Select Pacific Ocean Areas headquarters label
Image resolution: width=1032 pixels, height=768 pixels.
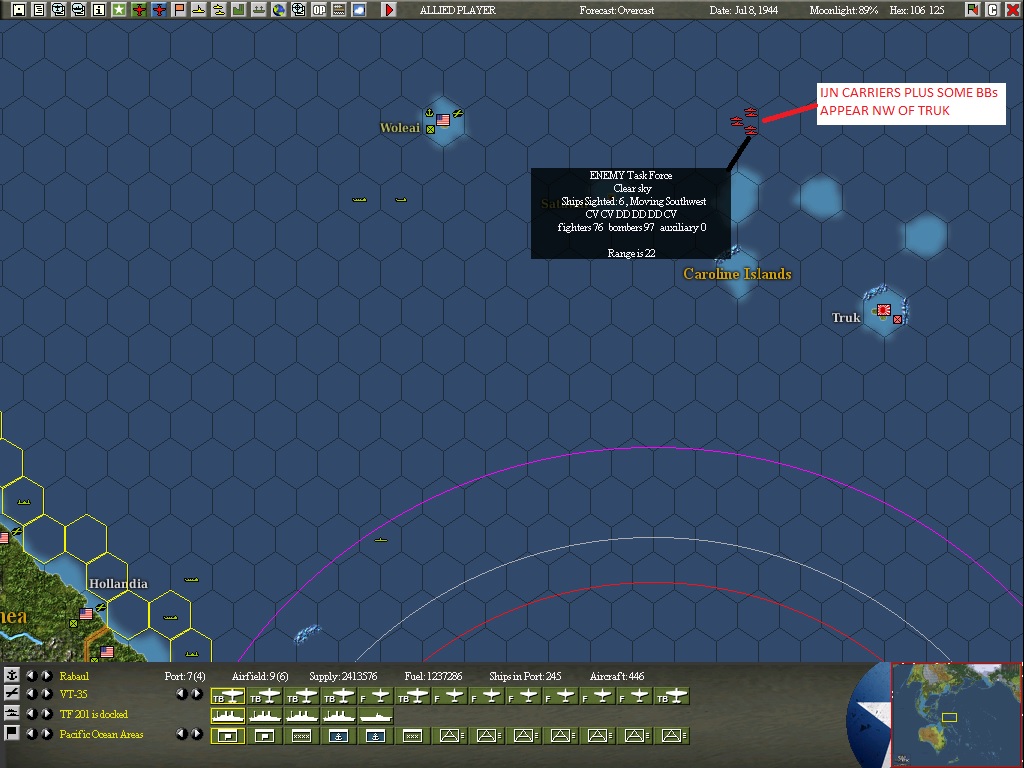[101, 734]
